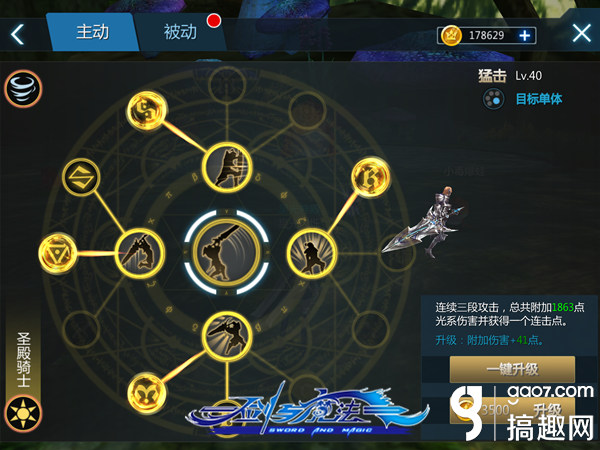Switch to the 主动 active skills tab
This screenshot has width=600, height=450.
coord(92,32)
